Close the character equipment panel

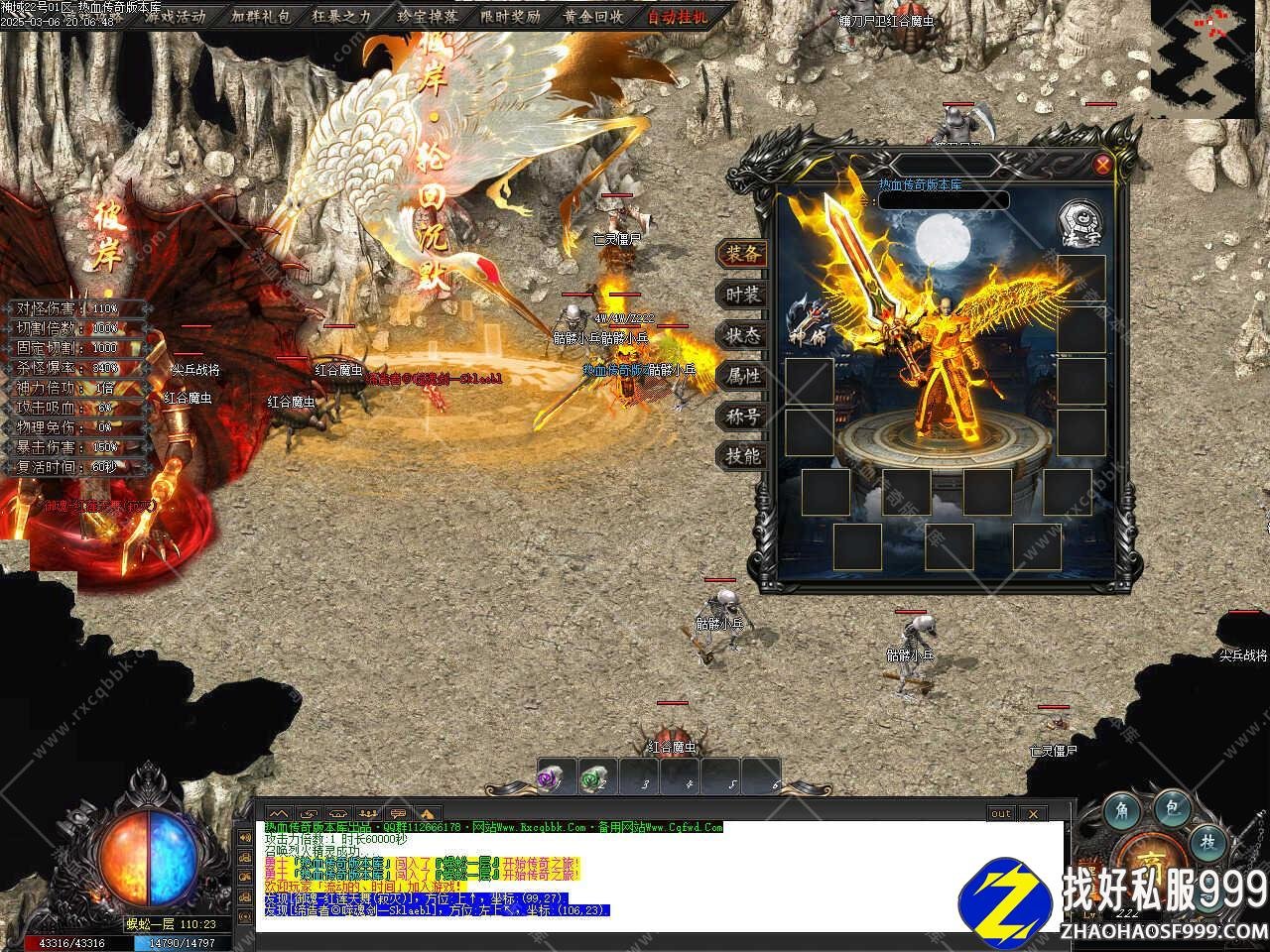coord(1102,165)
